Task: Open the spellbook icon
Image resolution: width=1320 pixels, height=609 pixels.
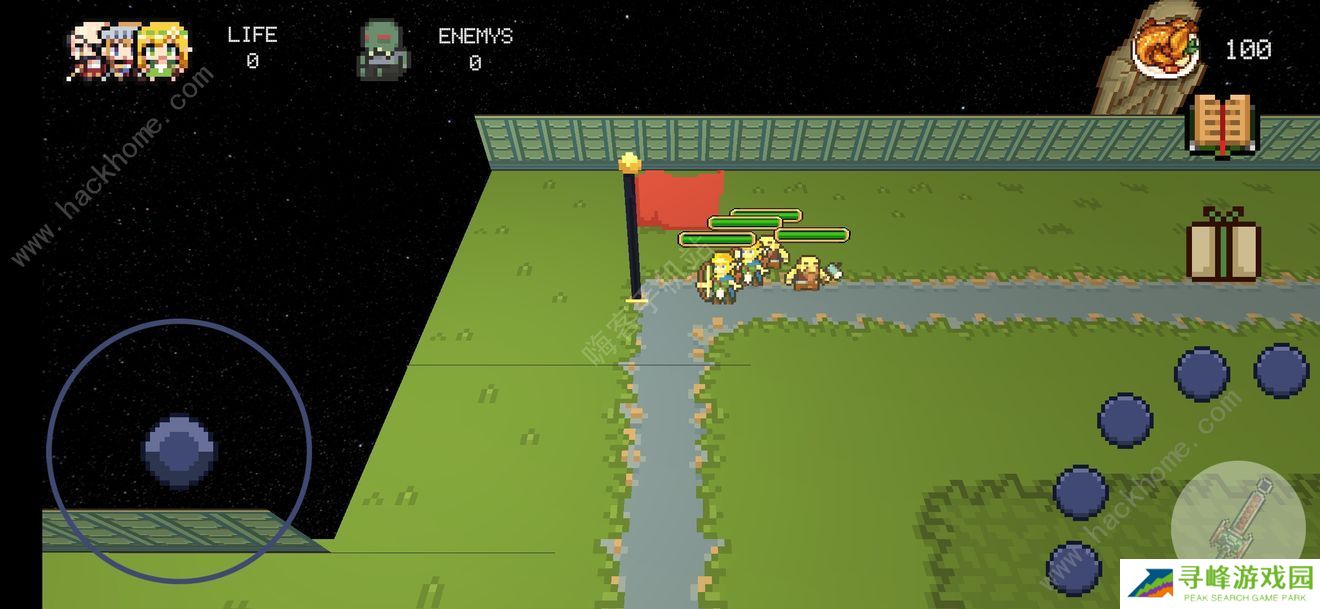Action: tap(1220, 124)
